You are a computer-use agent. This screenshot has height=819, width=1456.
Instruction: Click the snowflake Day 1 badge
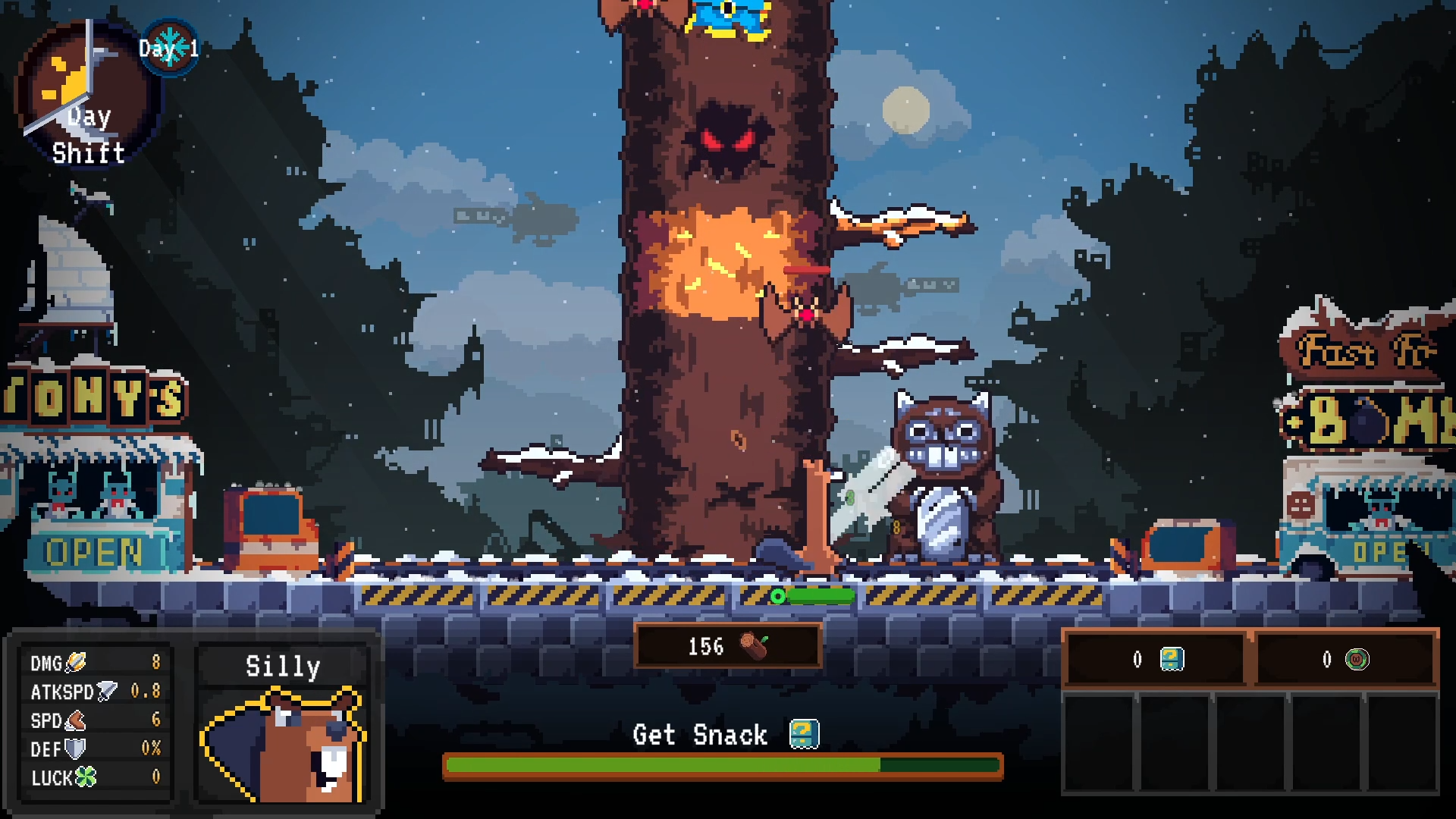170,49
